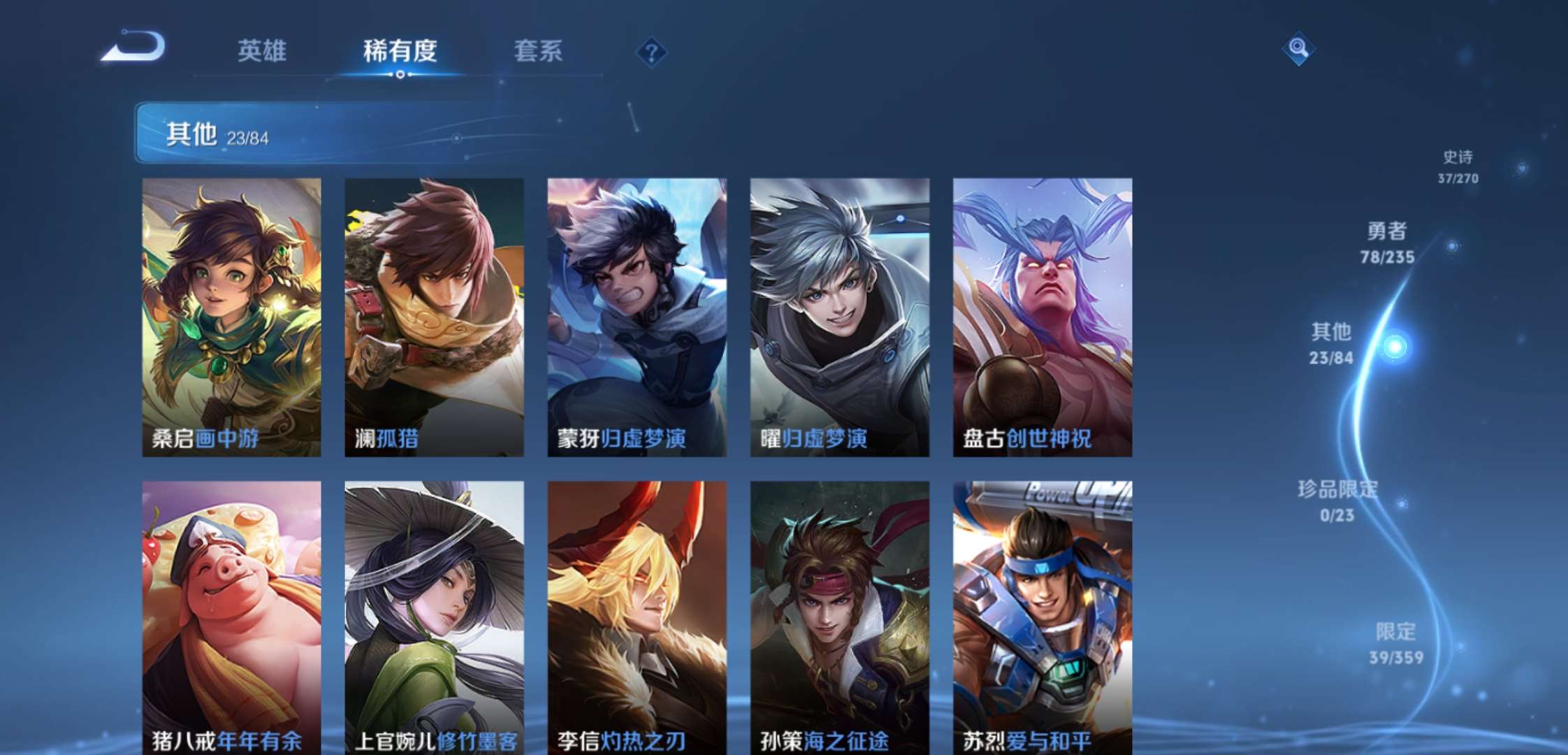View the 蒙犽 归虚梦演 skin
1568x755 pixels.
point(636,315)
